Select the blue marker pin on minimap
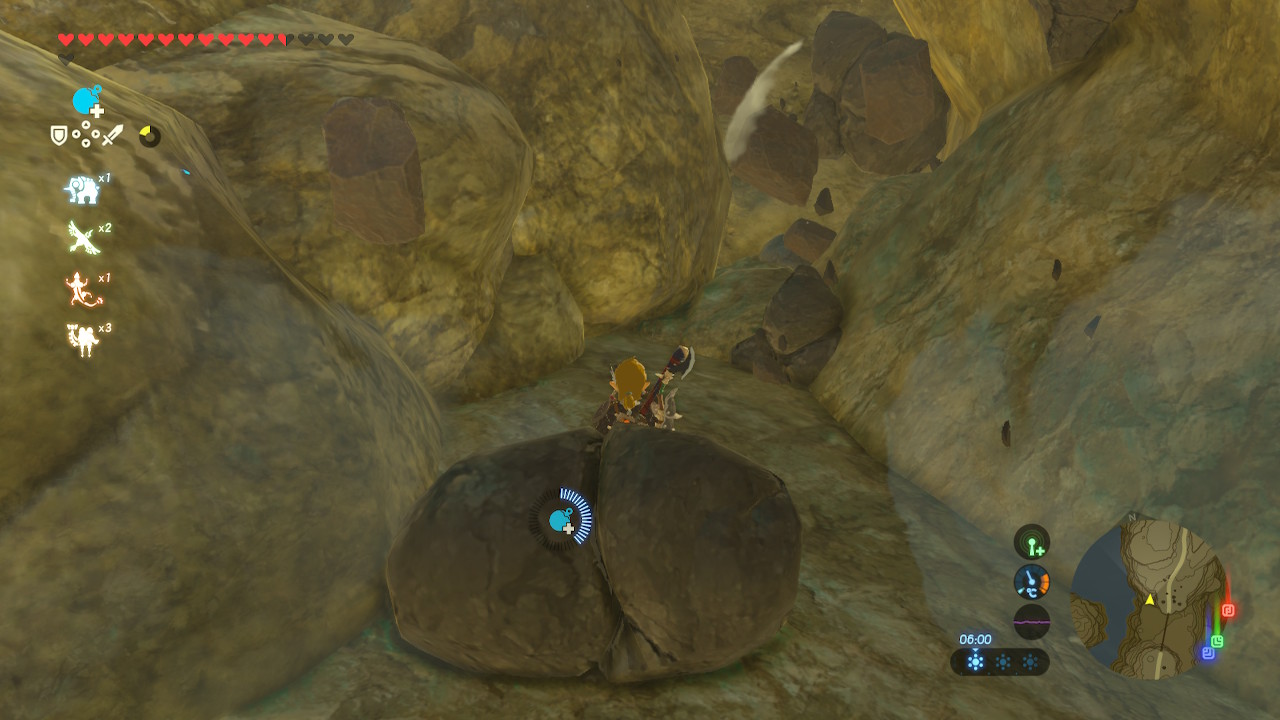1280x720 pixels. [1207, 653]
